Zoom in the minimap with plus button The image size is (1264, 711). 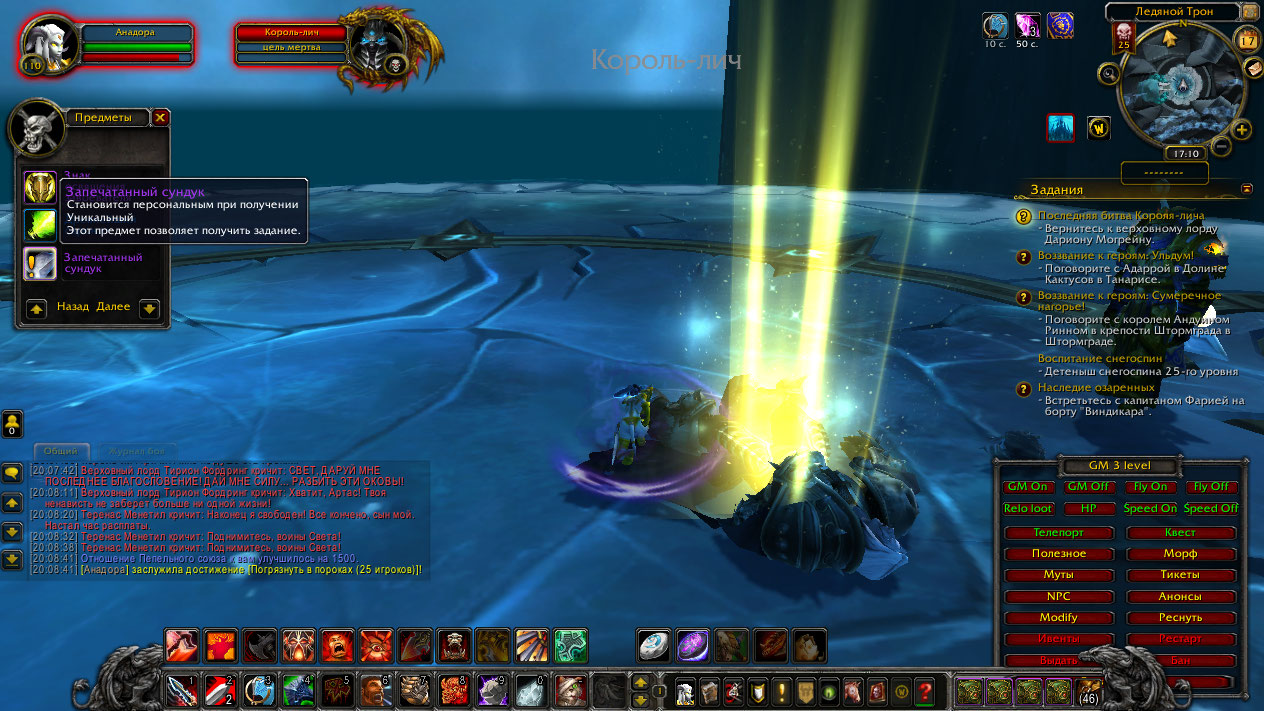pyautogui.click(x=1242, y=130)
